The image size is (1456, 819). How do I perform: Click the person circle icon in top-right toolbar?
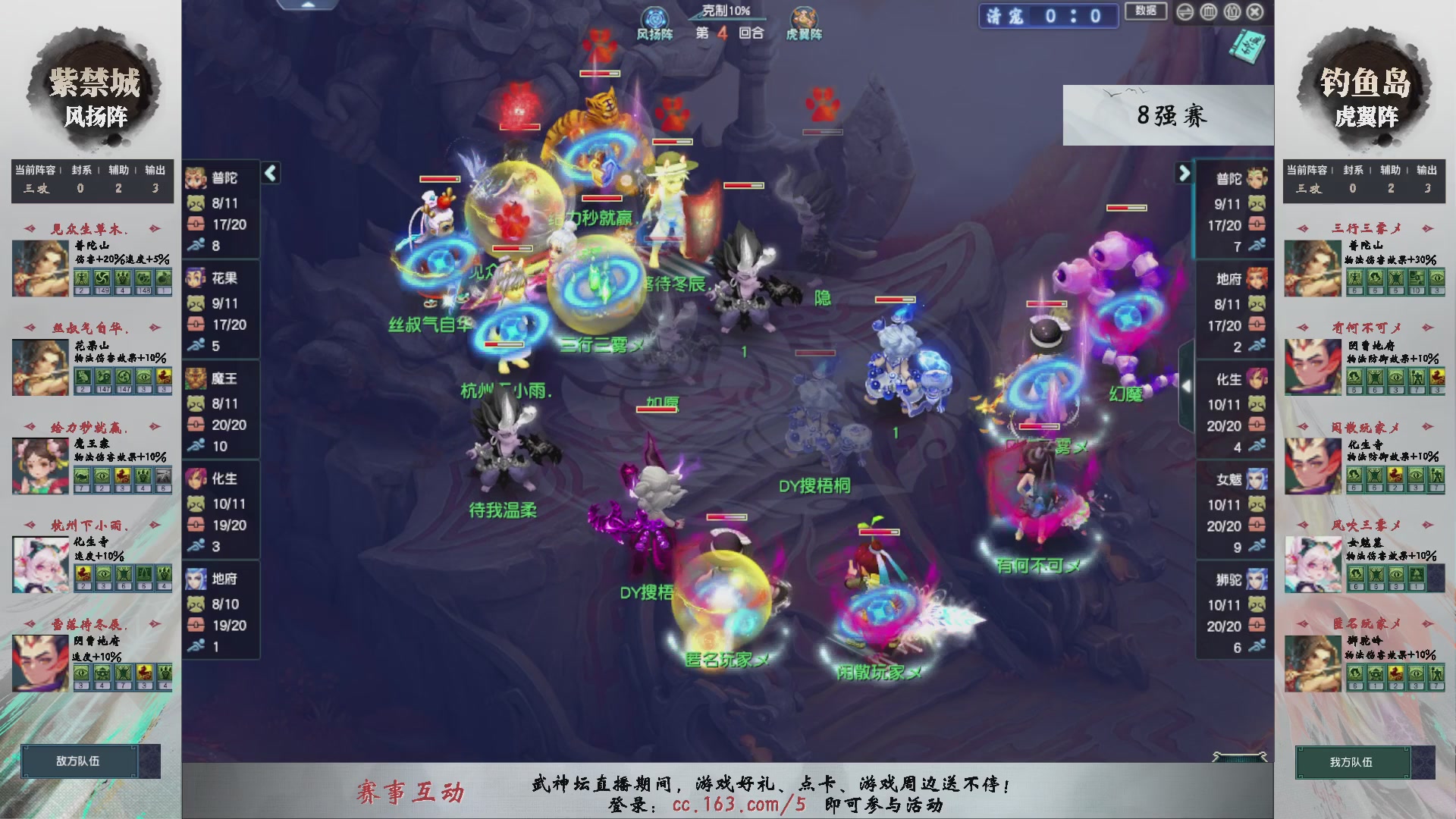(x=1232, y=11)
